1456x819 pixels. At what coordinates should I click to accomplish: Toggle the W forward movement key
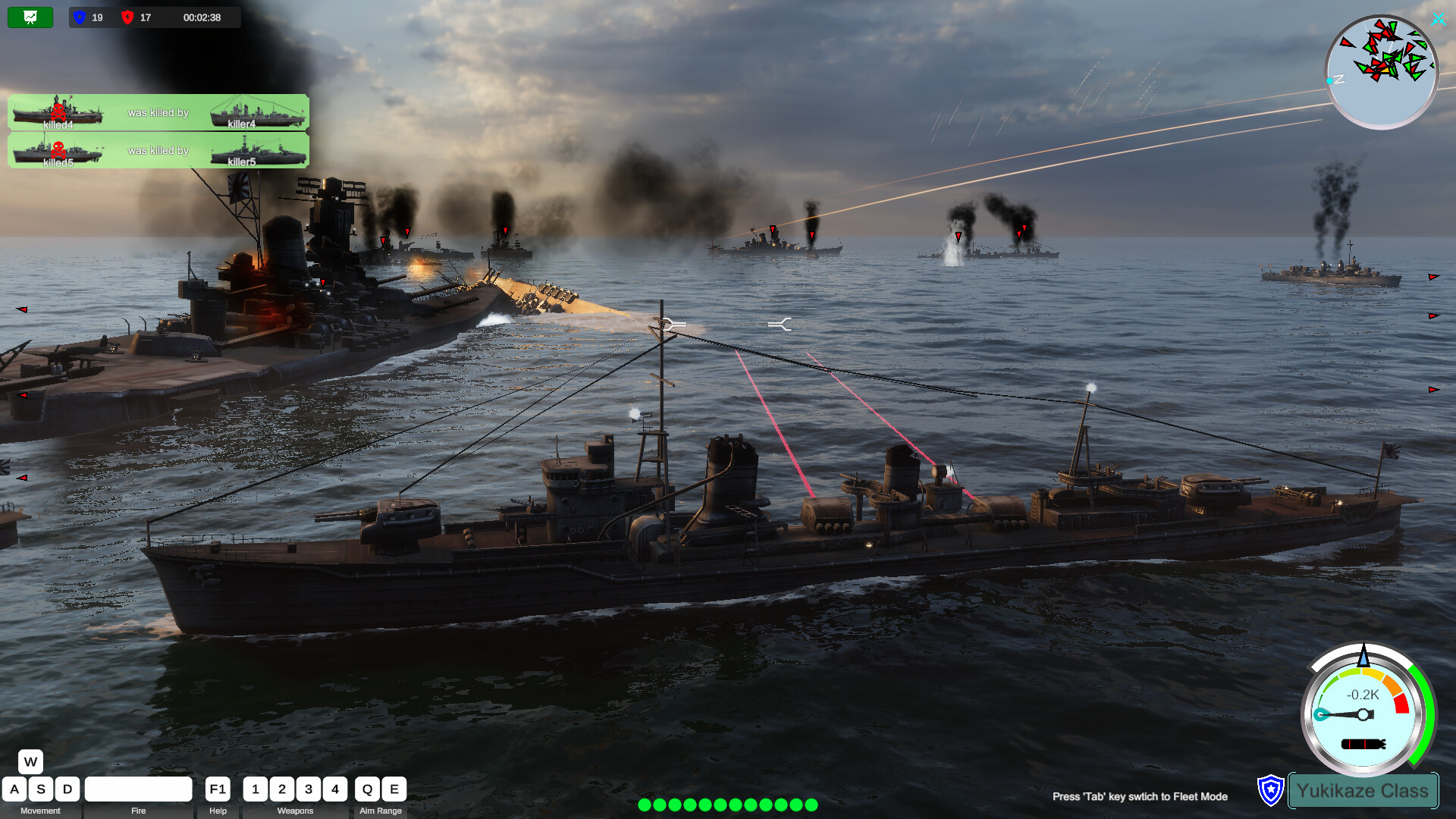pos(30,761)
